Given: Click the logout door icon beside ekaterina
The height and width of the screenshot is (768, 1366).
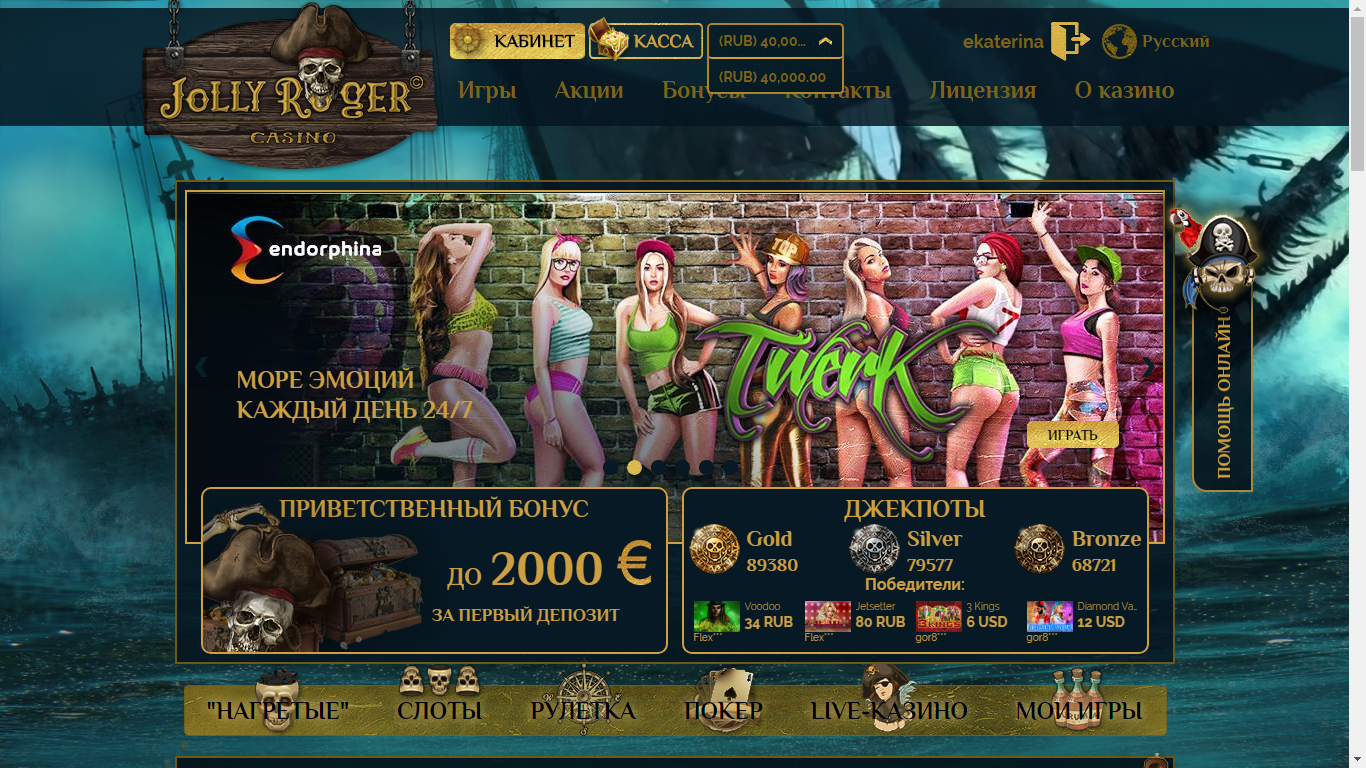Looking at the screenshot, I should [1069, 40].
